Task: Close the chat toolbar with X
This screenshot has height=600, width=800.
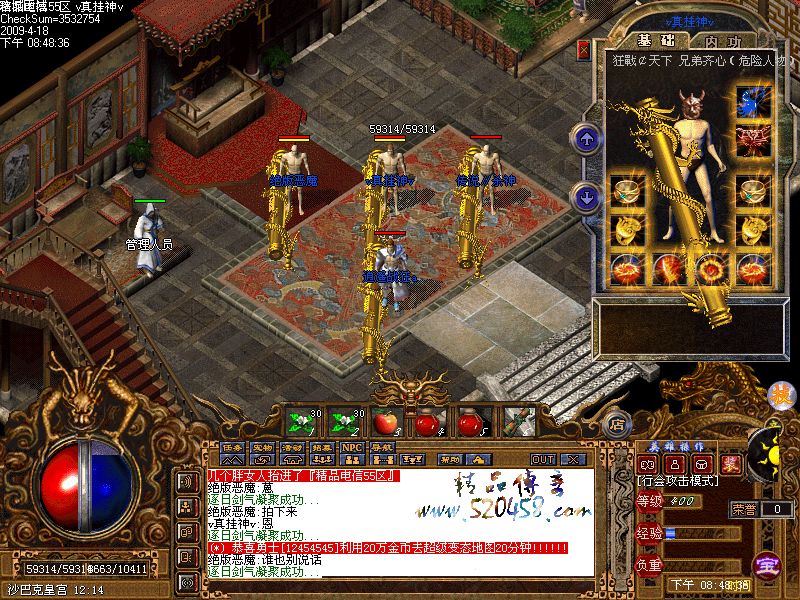Action: point(572,459)
